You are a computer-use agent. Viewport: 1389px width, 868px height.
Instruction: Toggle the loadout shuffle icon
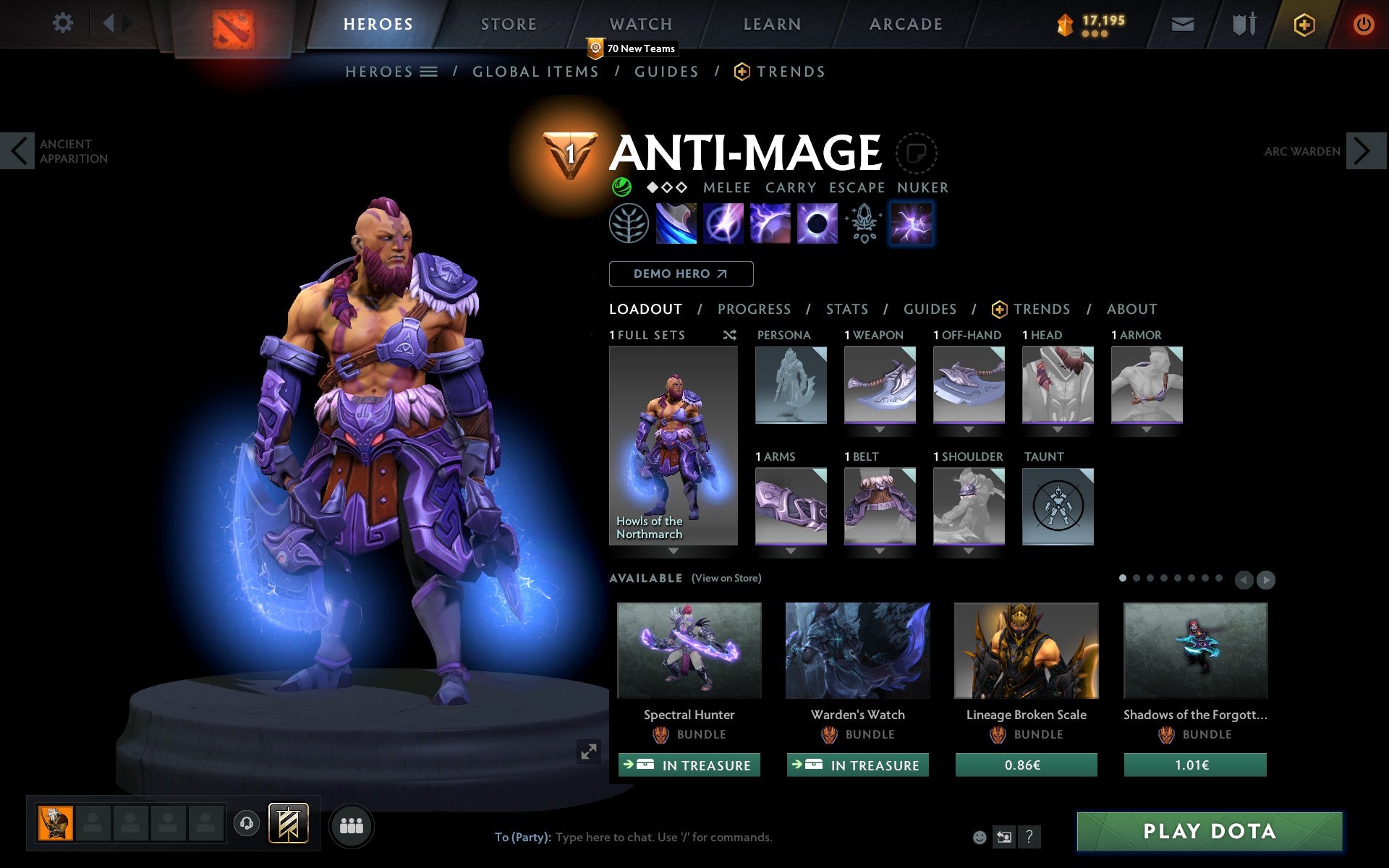click(x=729, y=335)
